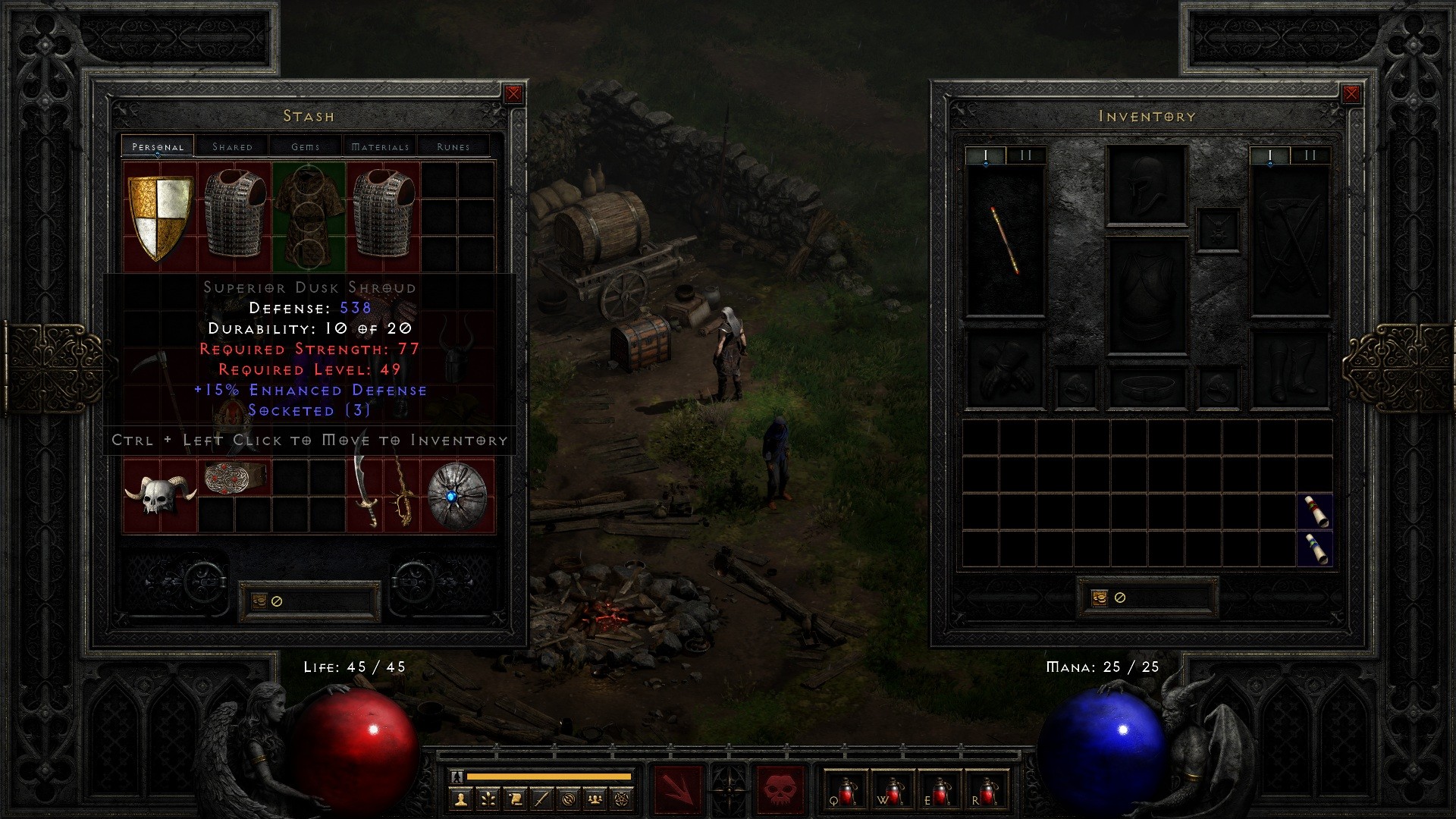Screen dimensions: 1456x819
Task: Pick up the red-jeweled belt
Action: click(x=234, y=477)
